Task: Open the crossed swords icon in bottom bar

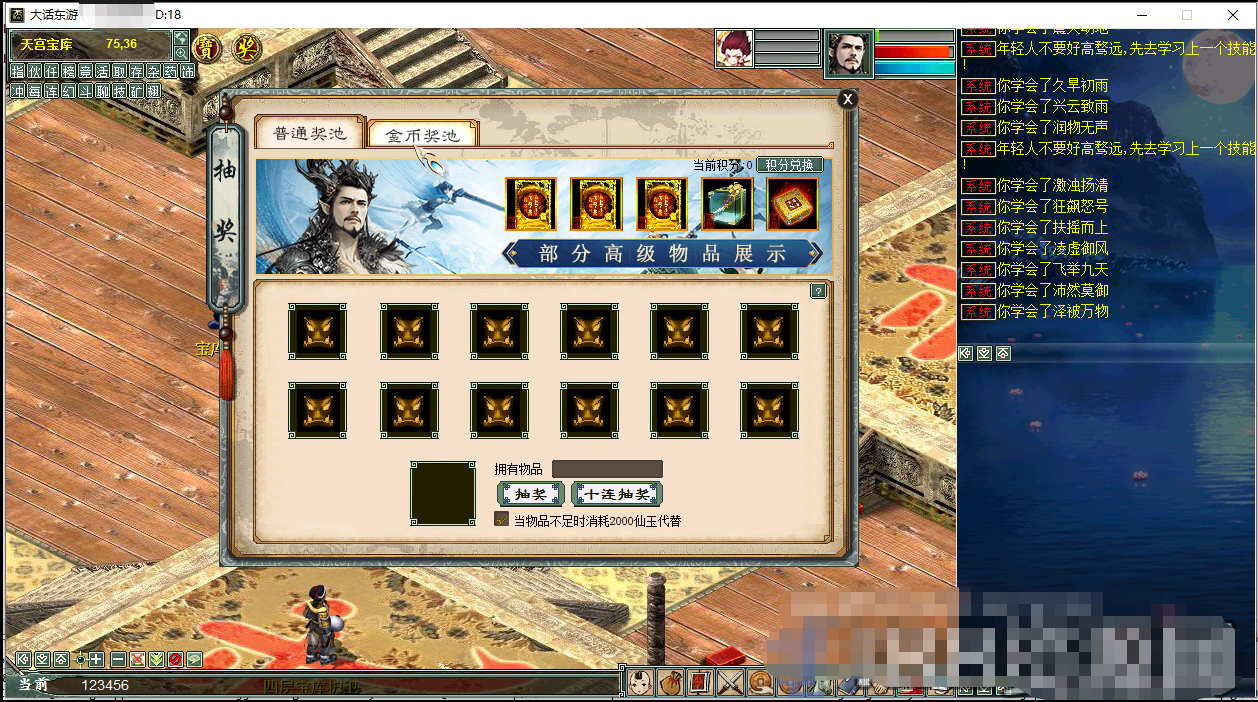Action: [x=730, y=682]
